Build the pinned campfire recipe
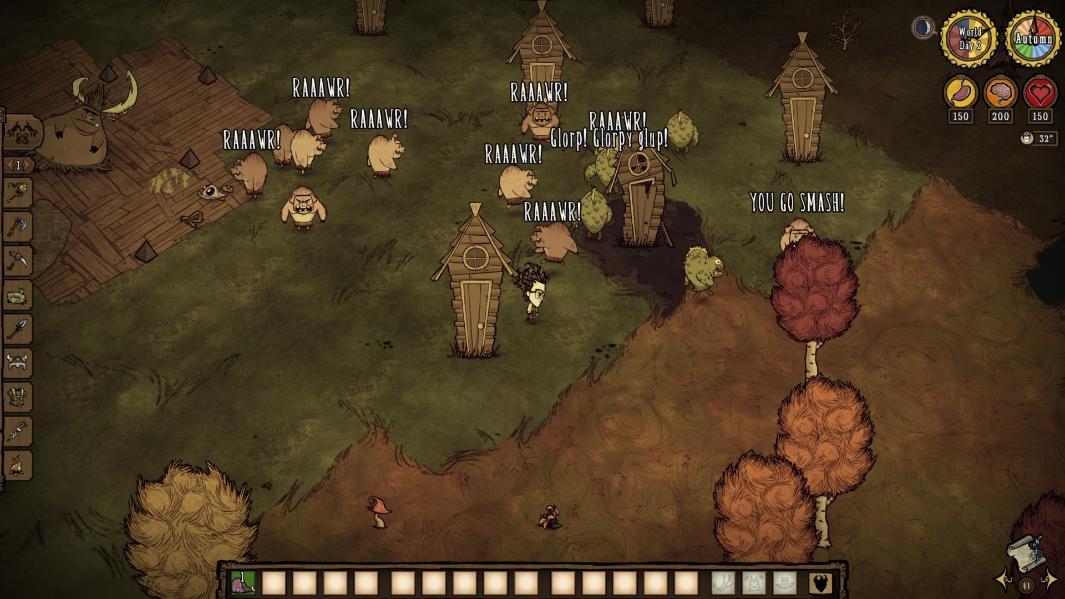The height and width of the screenshot is (599, 1065). pyautogui.click(x=19, y=465)
